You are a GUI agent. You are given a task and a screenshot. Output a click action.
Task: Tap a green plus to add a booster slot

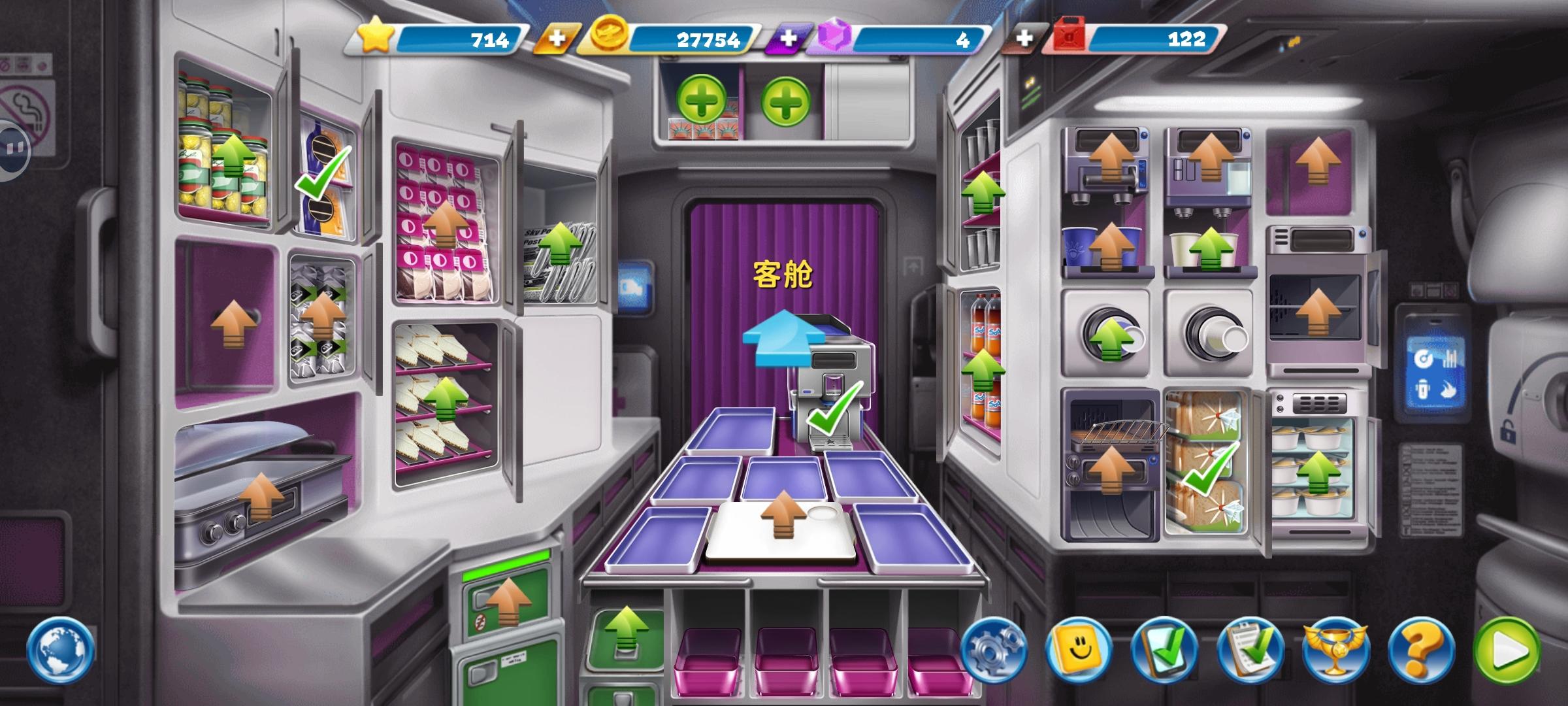702,100
